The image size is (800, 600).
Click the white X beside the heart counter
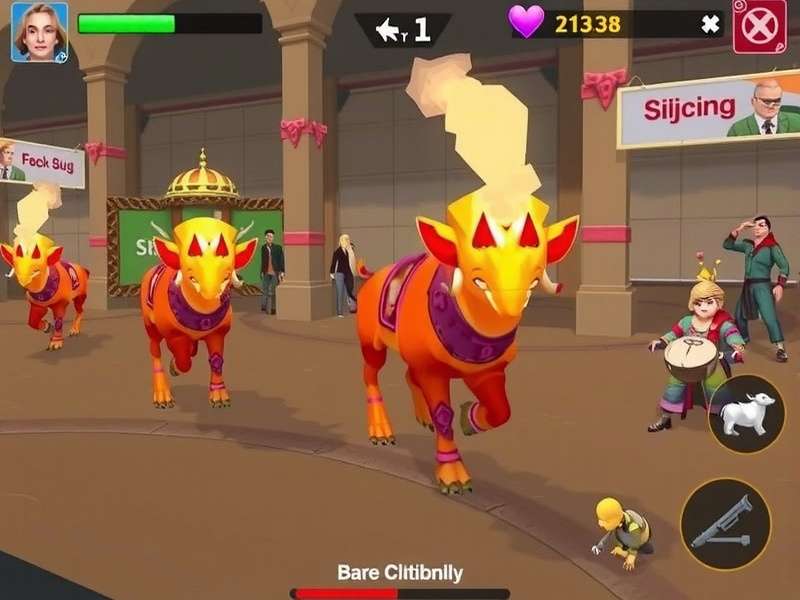click(x=710, y=25)
